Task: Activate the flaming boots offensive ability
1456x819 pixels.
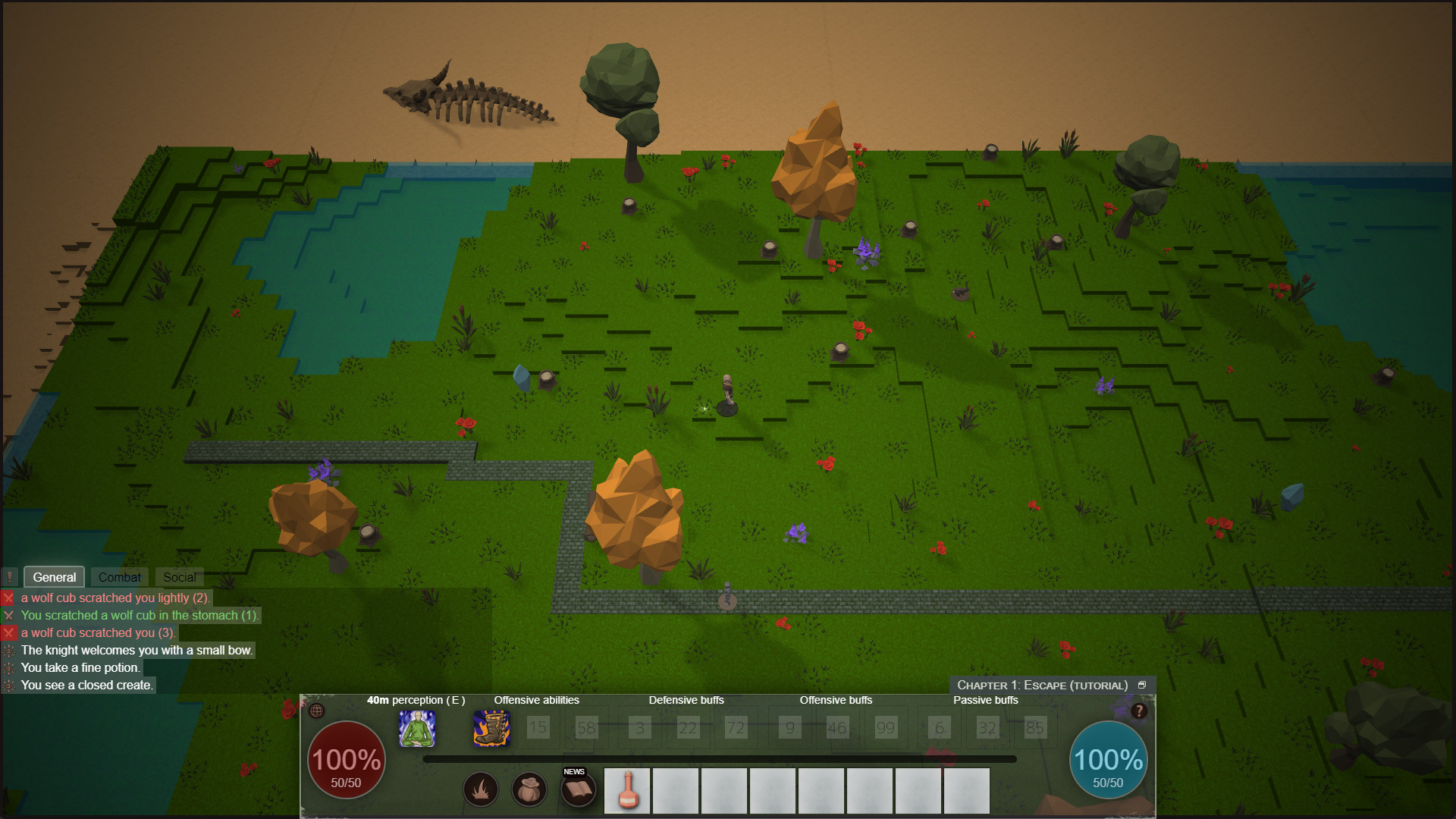Action: pos(491,729)
